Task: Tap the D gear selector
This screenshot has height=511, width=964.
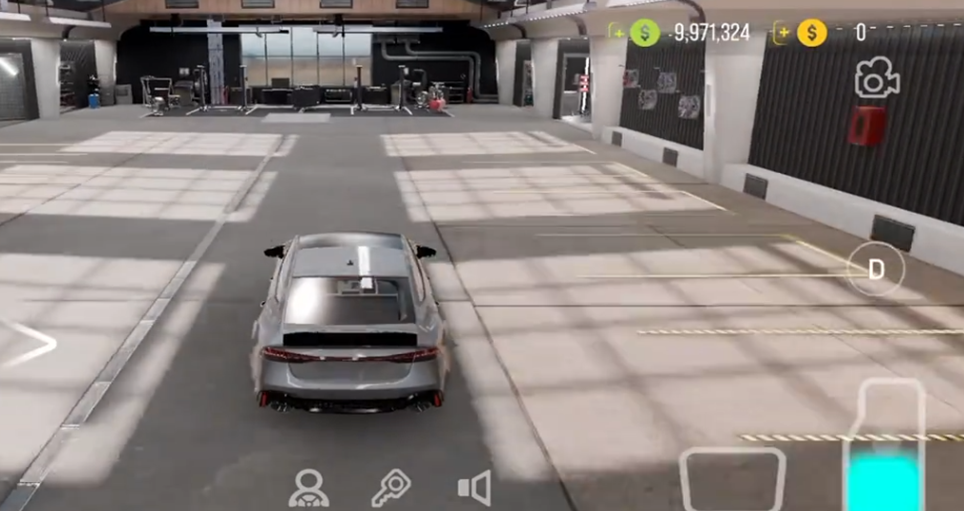Action: (x=876, y=269)
